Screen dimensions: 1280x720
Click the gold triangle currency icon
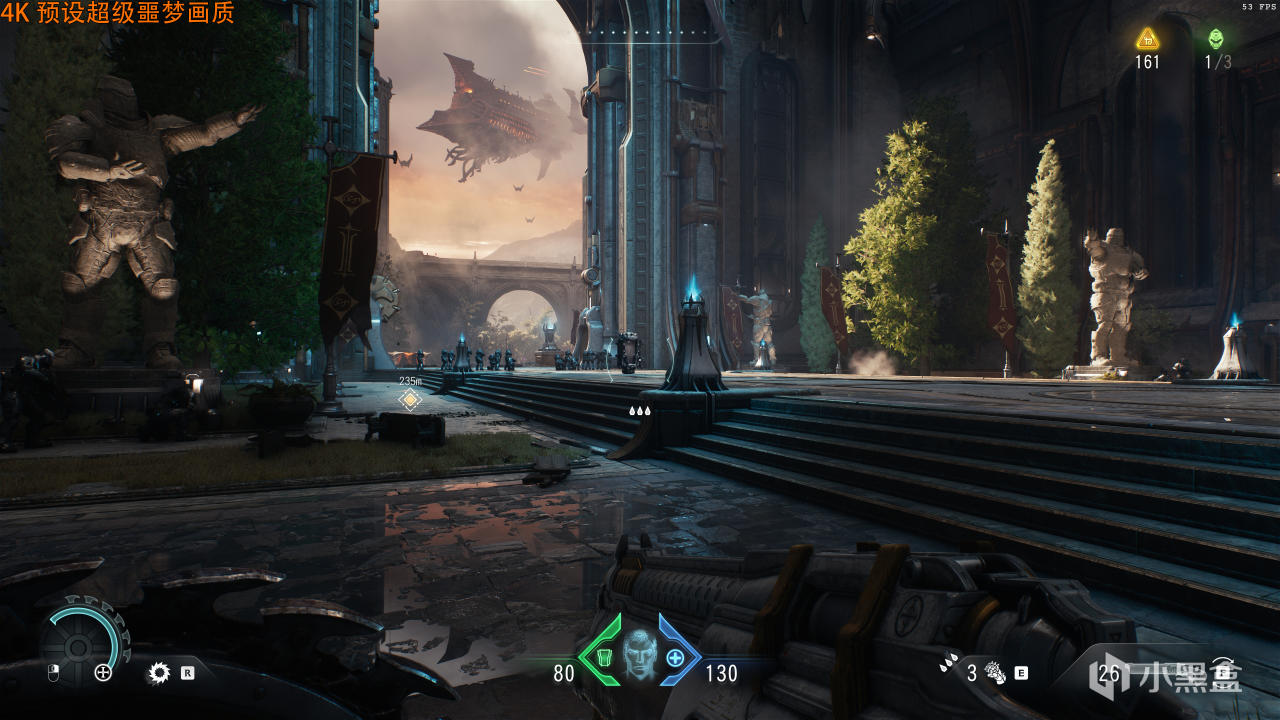pyautogui.click(x=1147, y=39)
